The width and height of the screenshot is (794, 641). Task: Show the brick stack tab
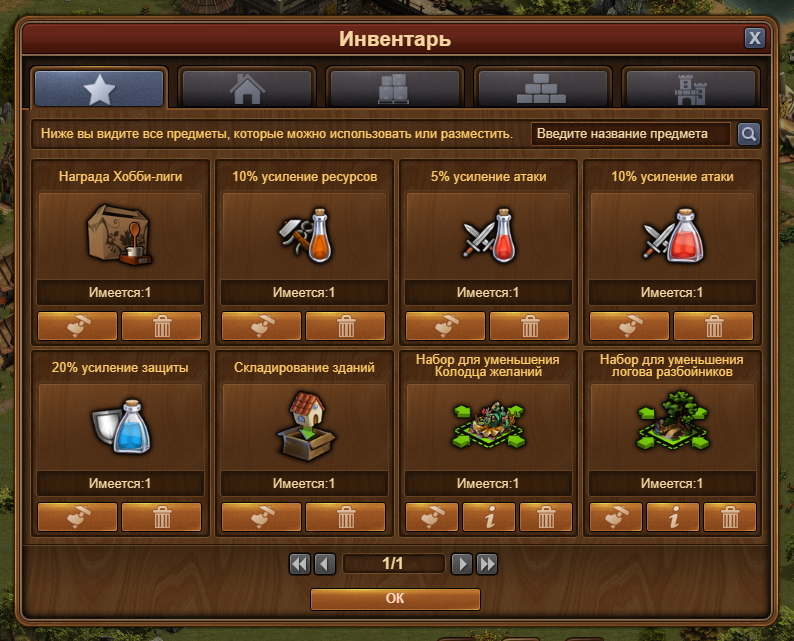tap(542, 89)
